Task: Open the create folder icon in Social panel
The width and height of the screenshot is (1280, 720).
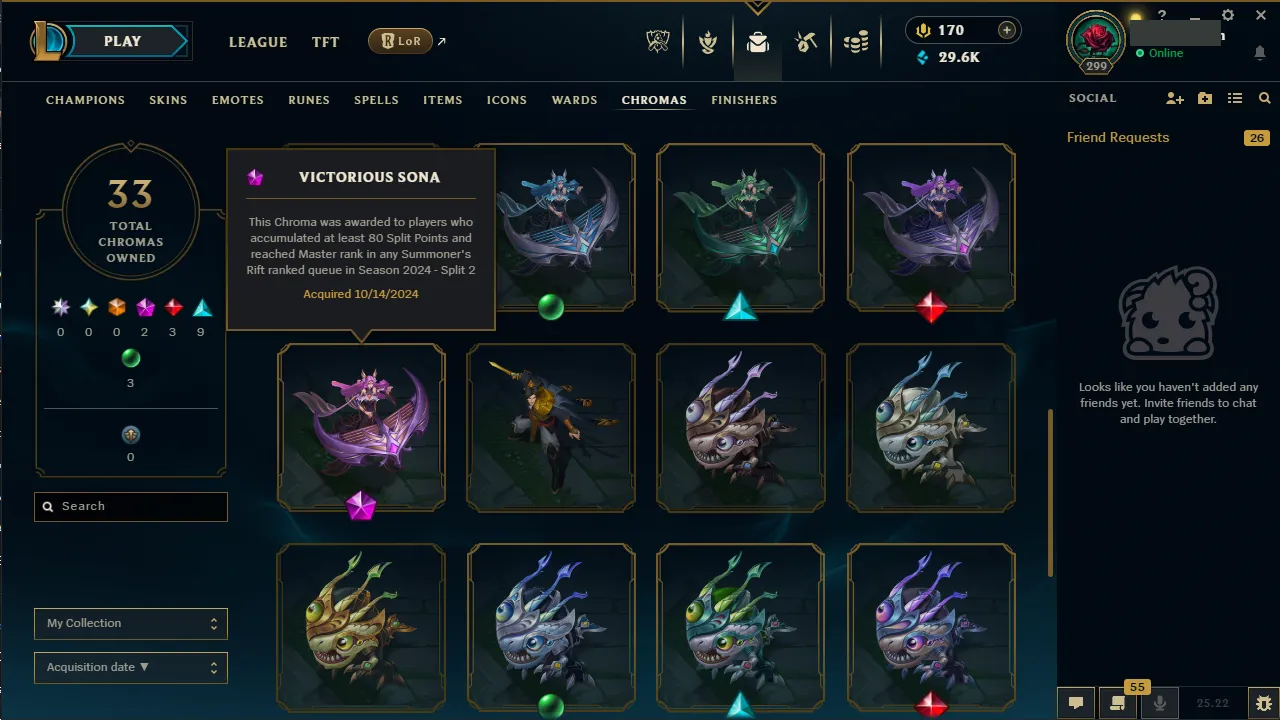Action: (x=1204, y=98)
